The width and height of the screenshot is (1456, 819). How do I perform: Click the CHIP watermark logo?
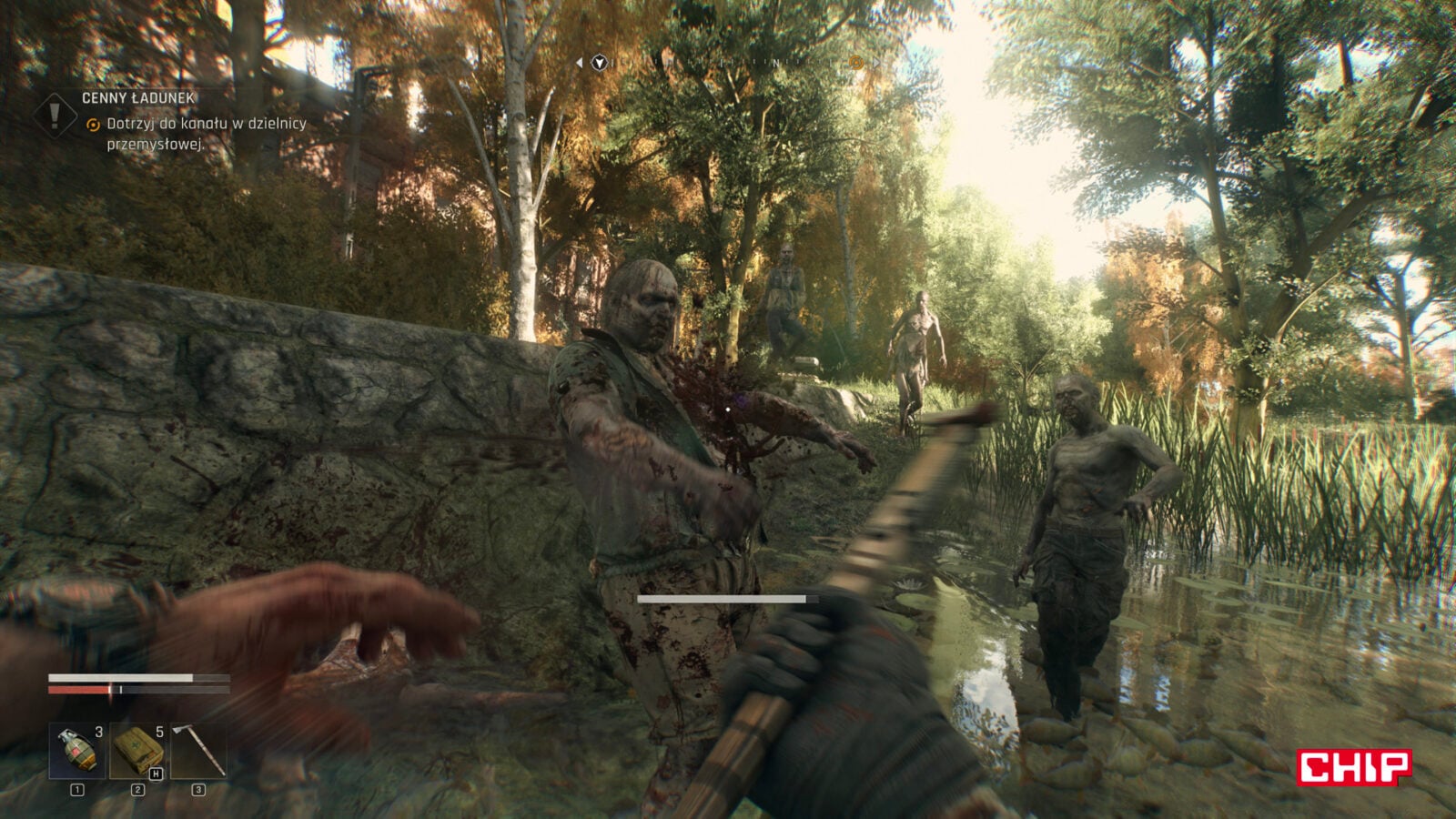1354,766
